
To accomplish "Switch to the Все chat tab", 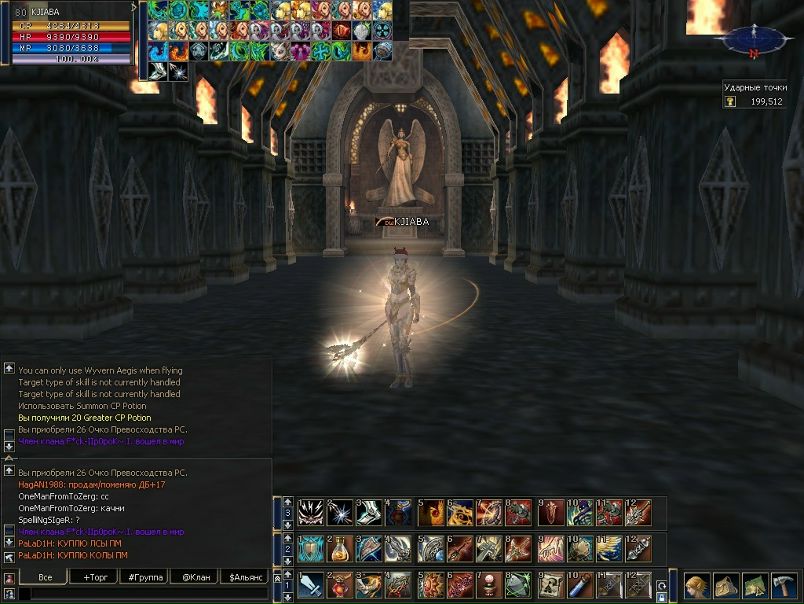I will 45,577.
